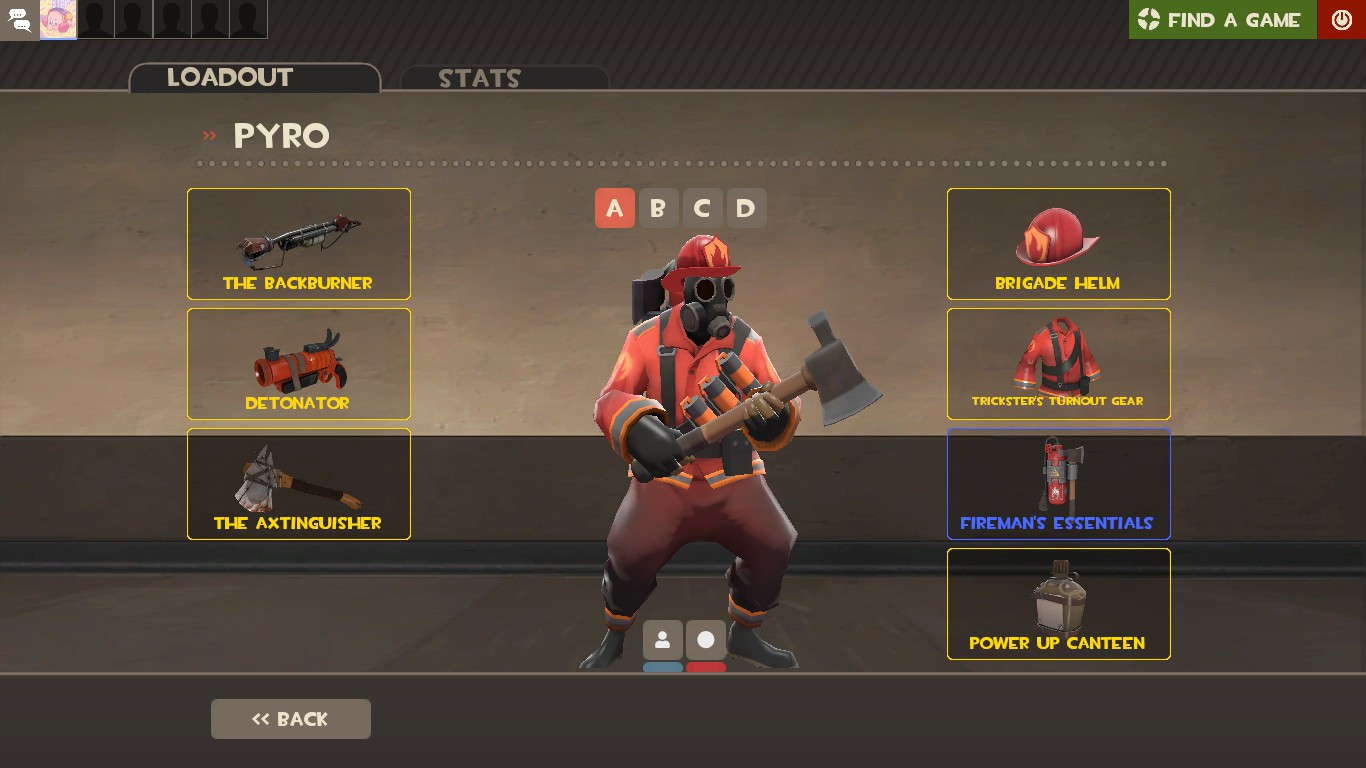The image size is (1366, 768).
Task: Equip the Detonator secondary weapon
Action: (298, 363)
